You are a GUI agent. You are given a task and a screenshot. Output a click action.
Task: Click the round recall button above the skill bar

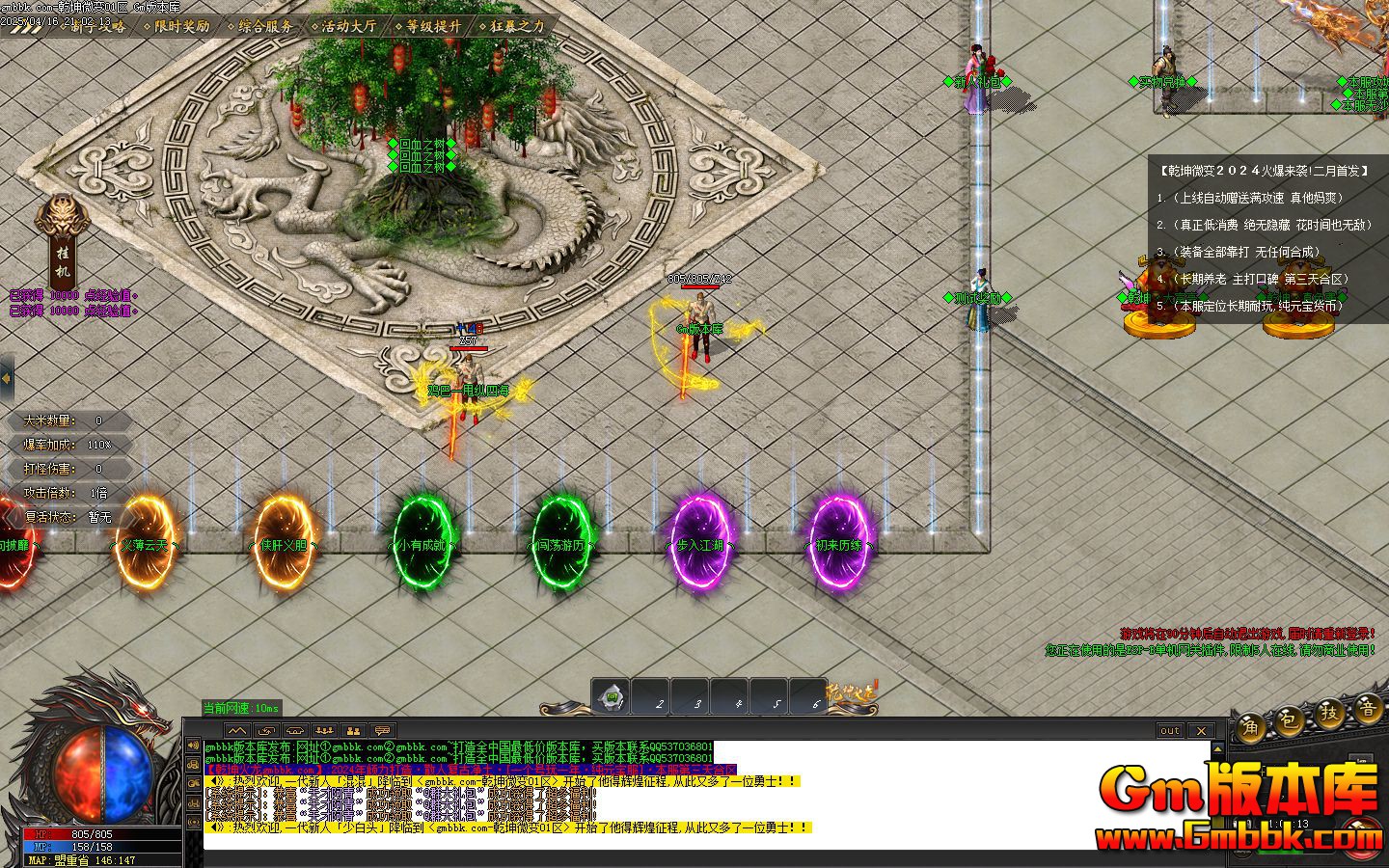click(x=609, y=696)
